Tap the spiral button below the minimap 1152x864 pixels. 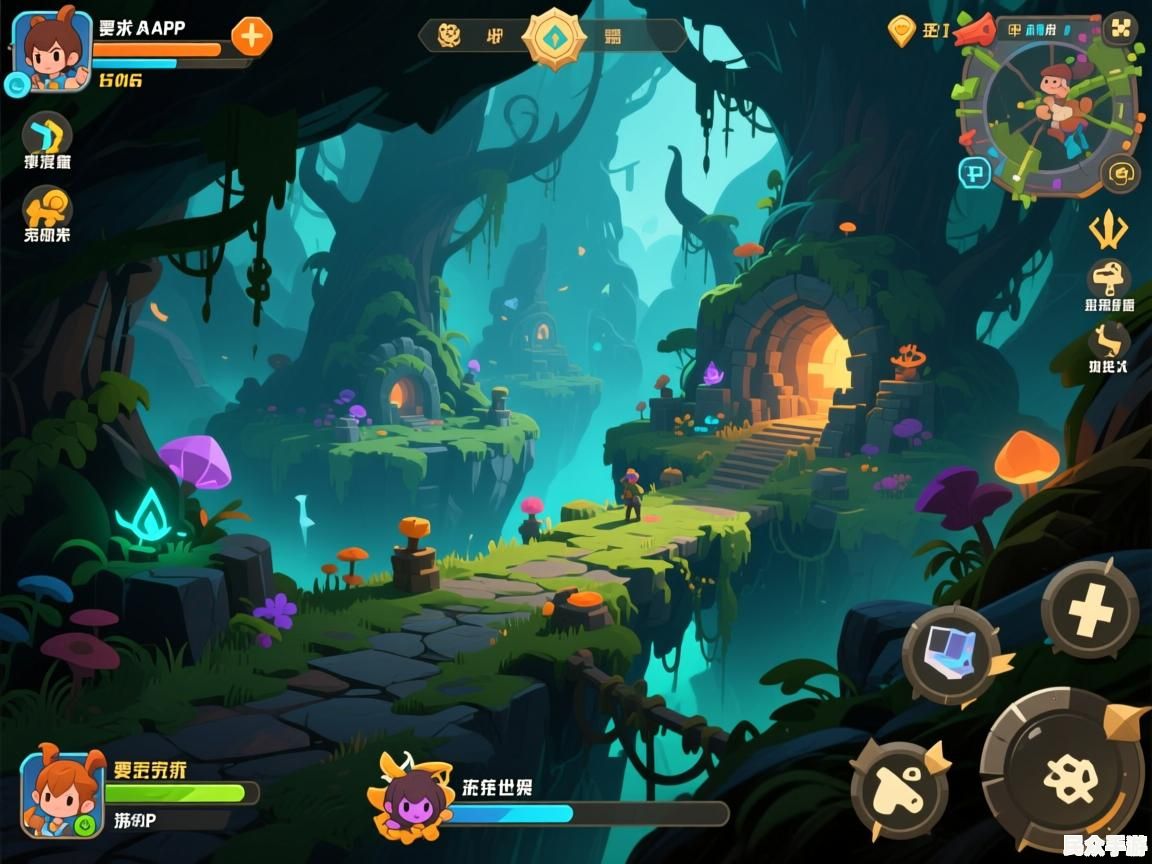(1120, 174)
